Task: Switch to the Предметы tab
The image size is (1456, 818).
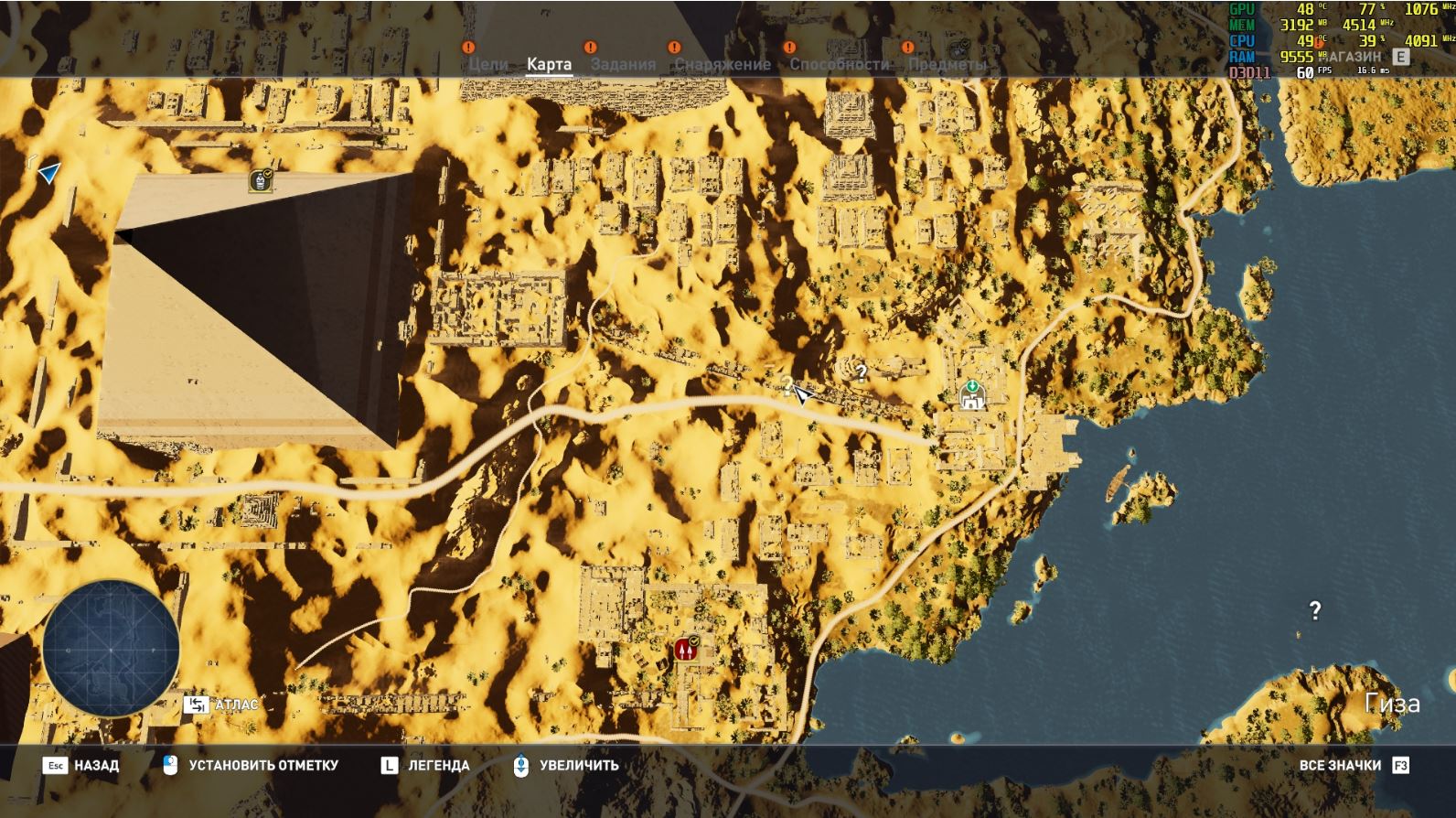Action: click(x=947, y=64)
